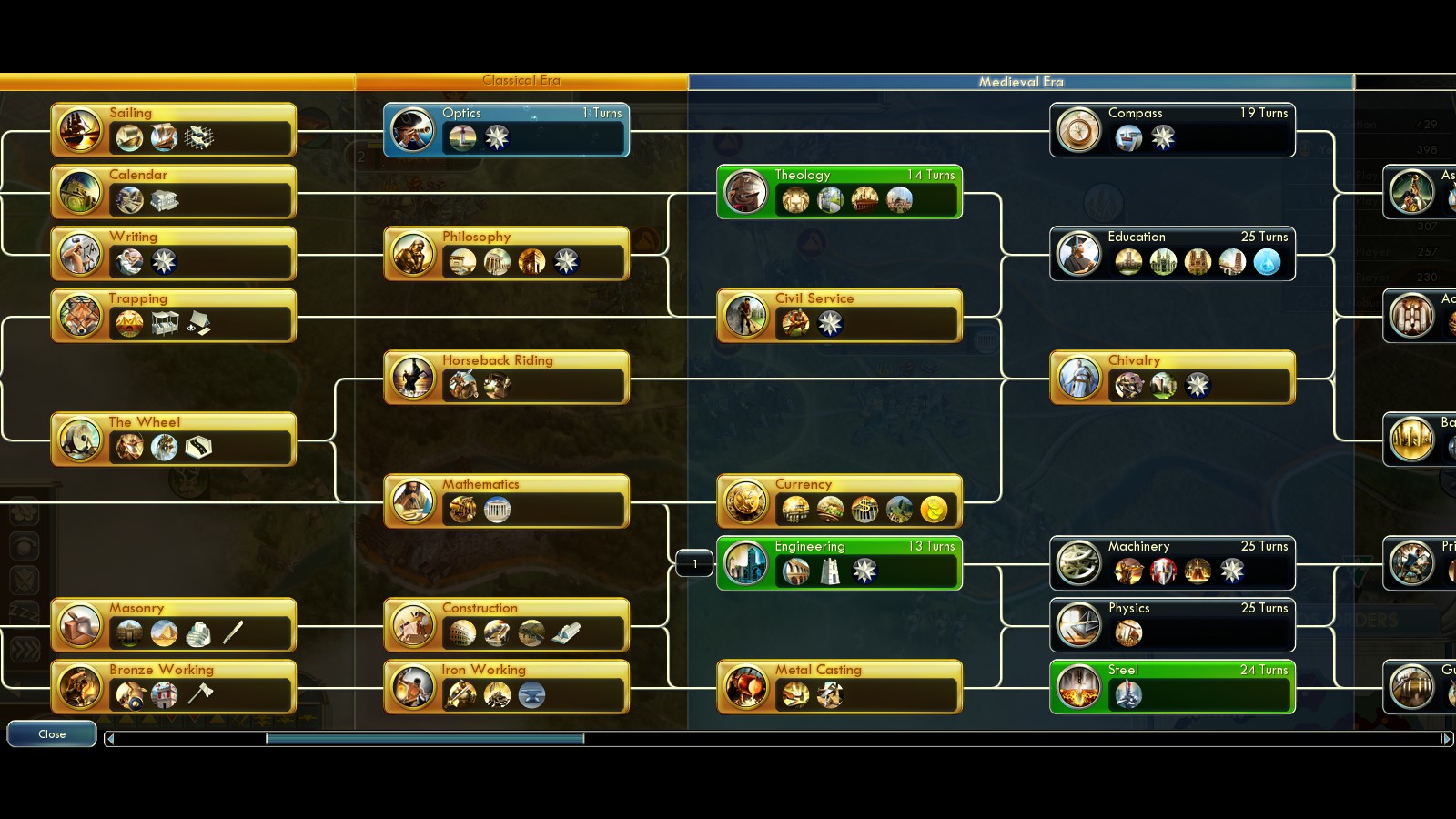1456x819 pixels.
Task: Click the scroll right arrow
Action: 1446,739
